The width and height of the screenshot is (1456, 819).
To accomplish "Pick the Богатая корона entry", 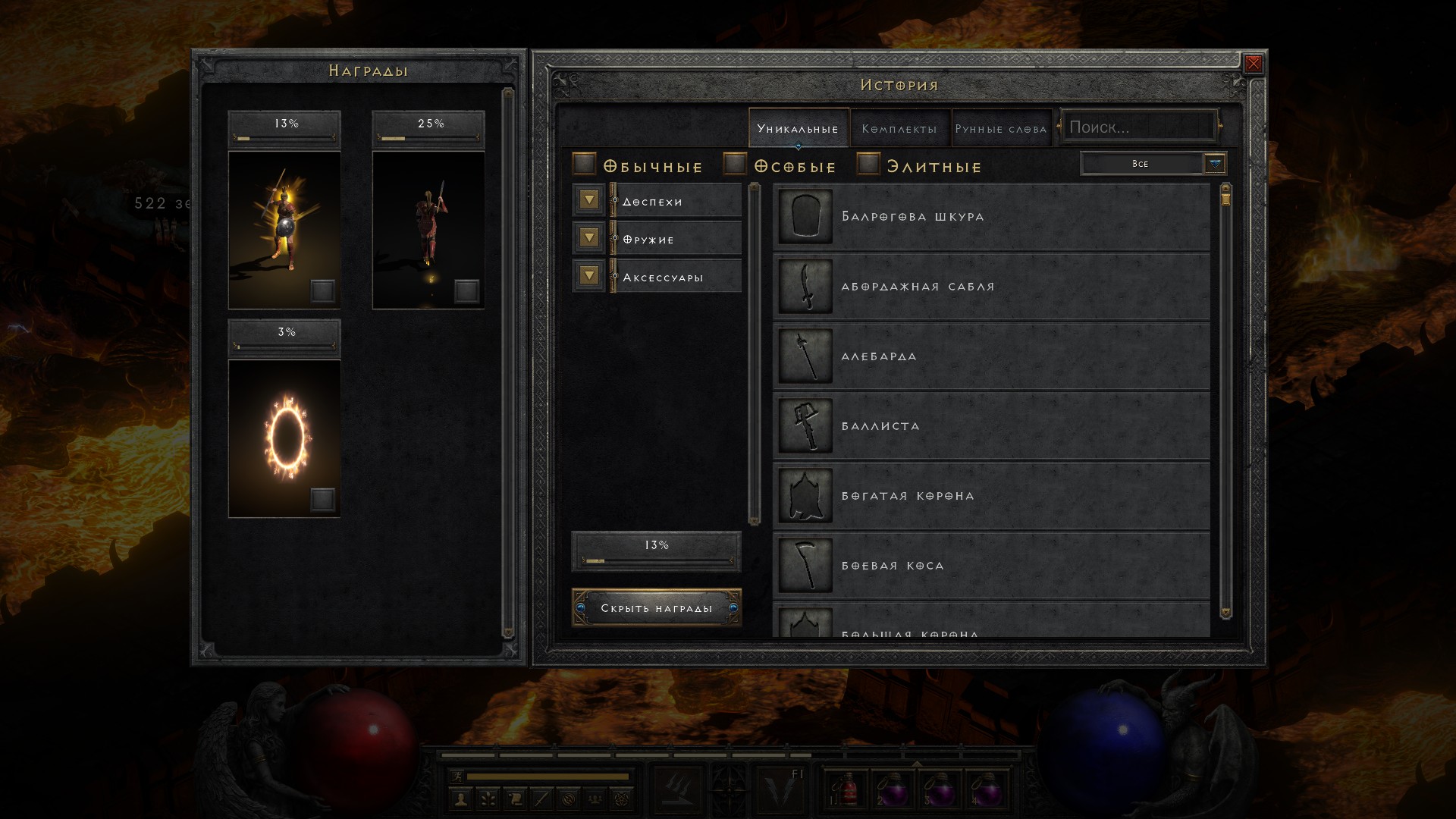I will click(990, 496).
